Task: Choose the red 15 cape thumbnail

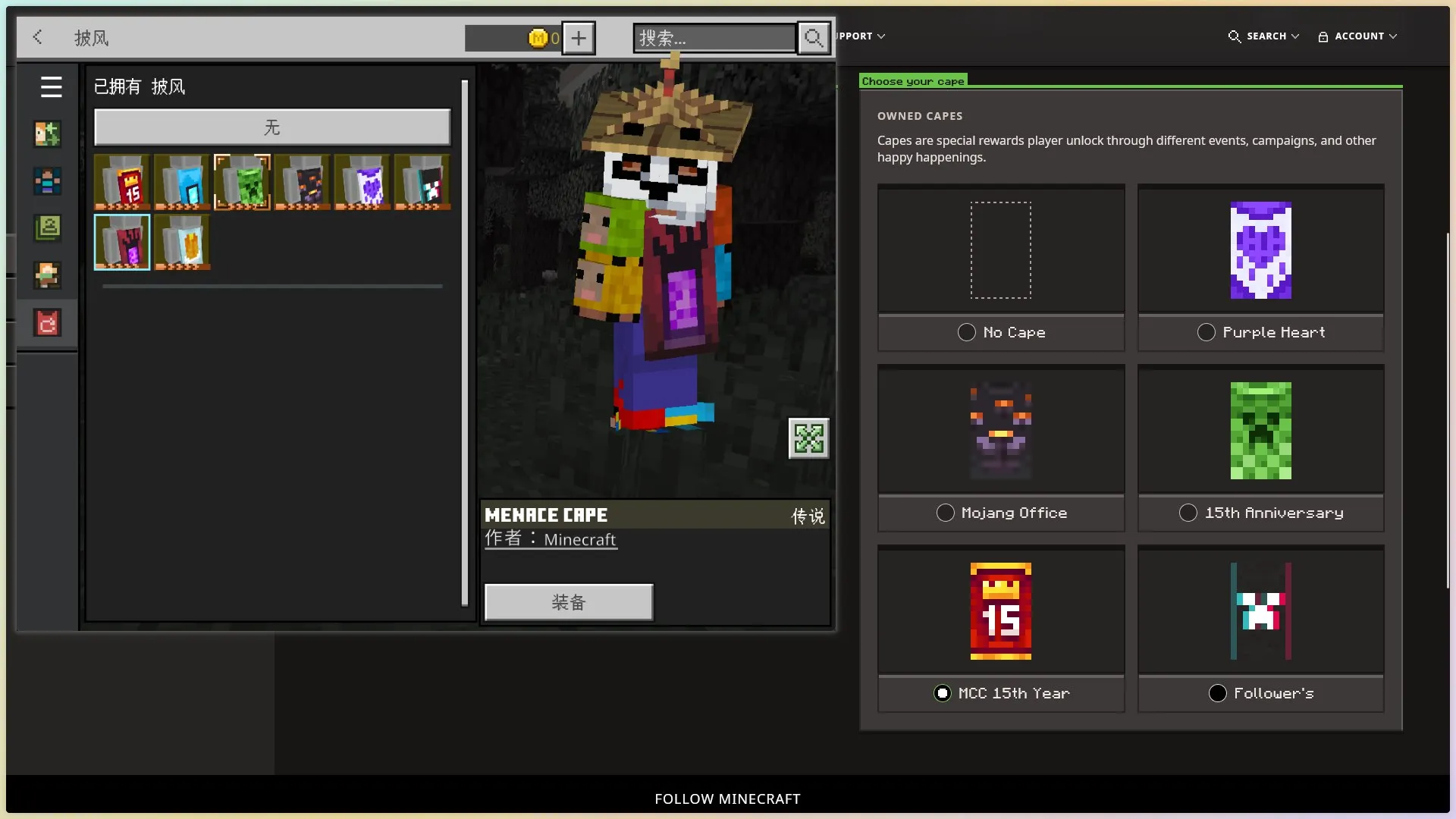Action: click(122, 182)
